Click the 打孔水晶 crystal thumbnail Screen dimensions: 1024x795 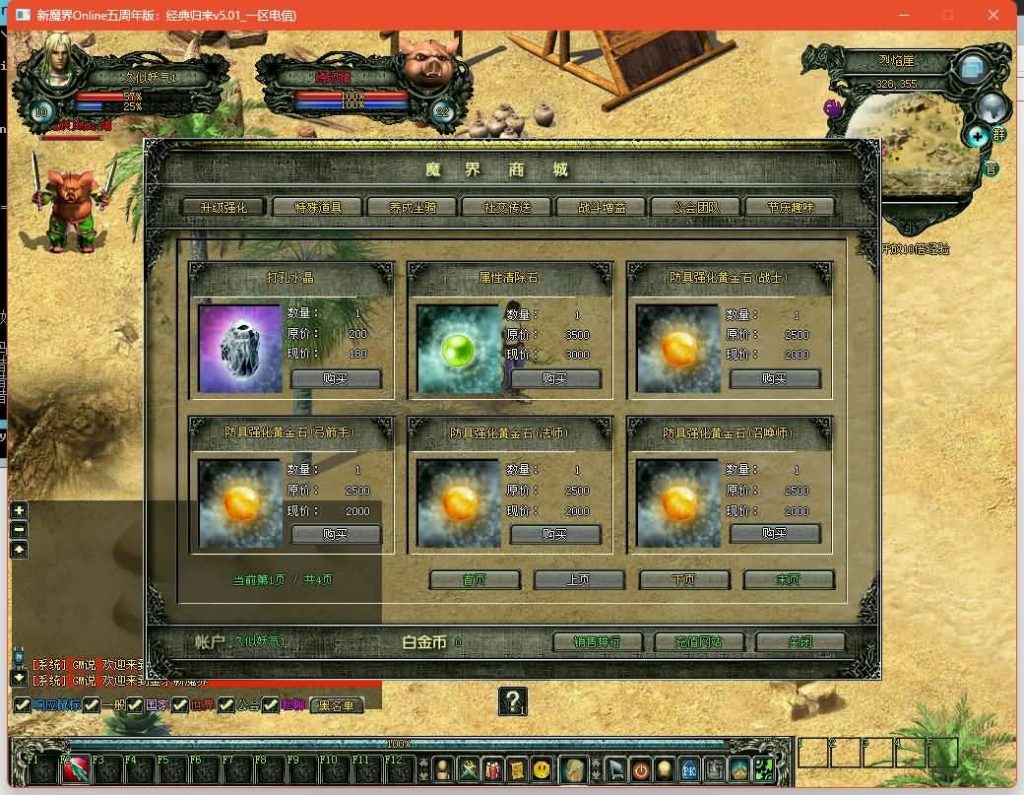coord(240,348)
